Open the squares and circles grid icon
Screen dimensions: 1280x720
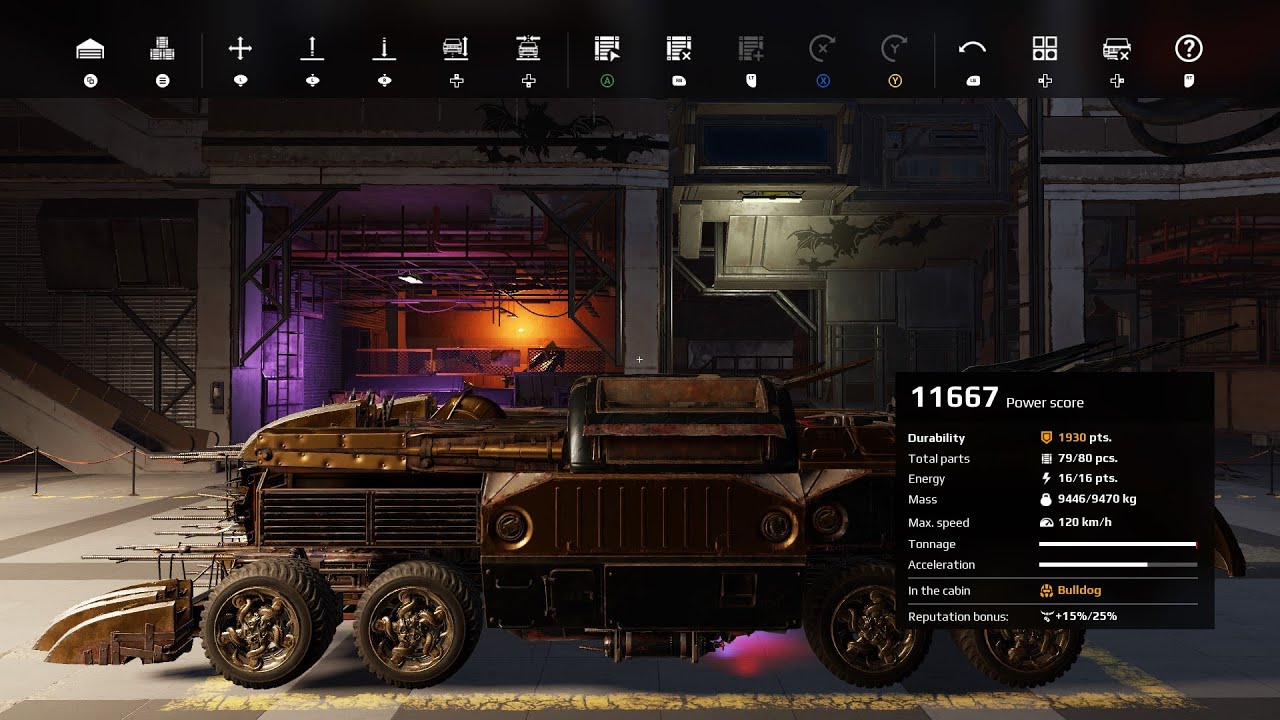(1045, 48)
